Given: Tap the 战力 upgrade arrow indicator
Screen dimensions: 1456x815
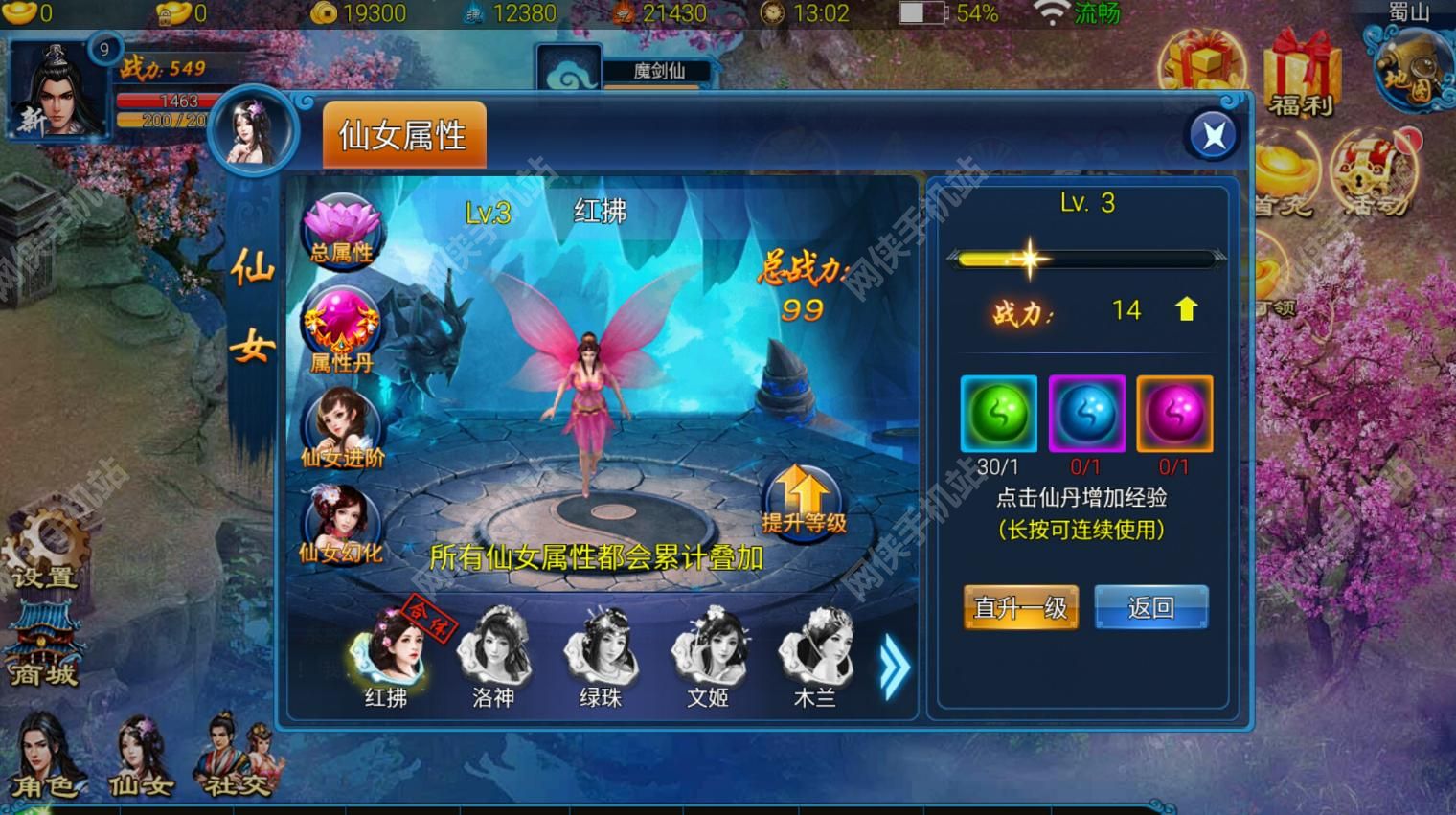Looking at the screenshot, I should (1185, 309).
